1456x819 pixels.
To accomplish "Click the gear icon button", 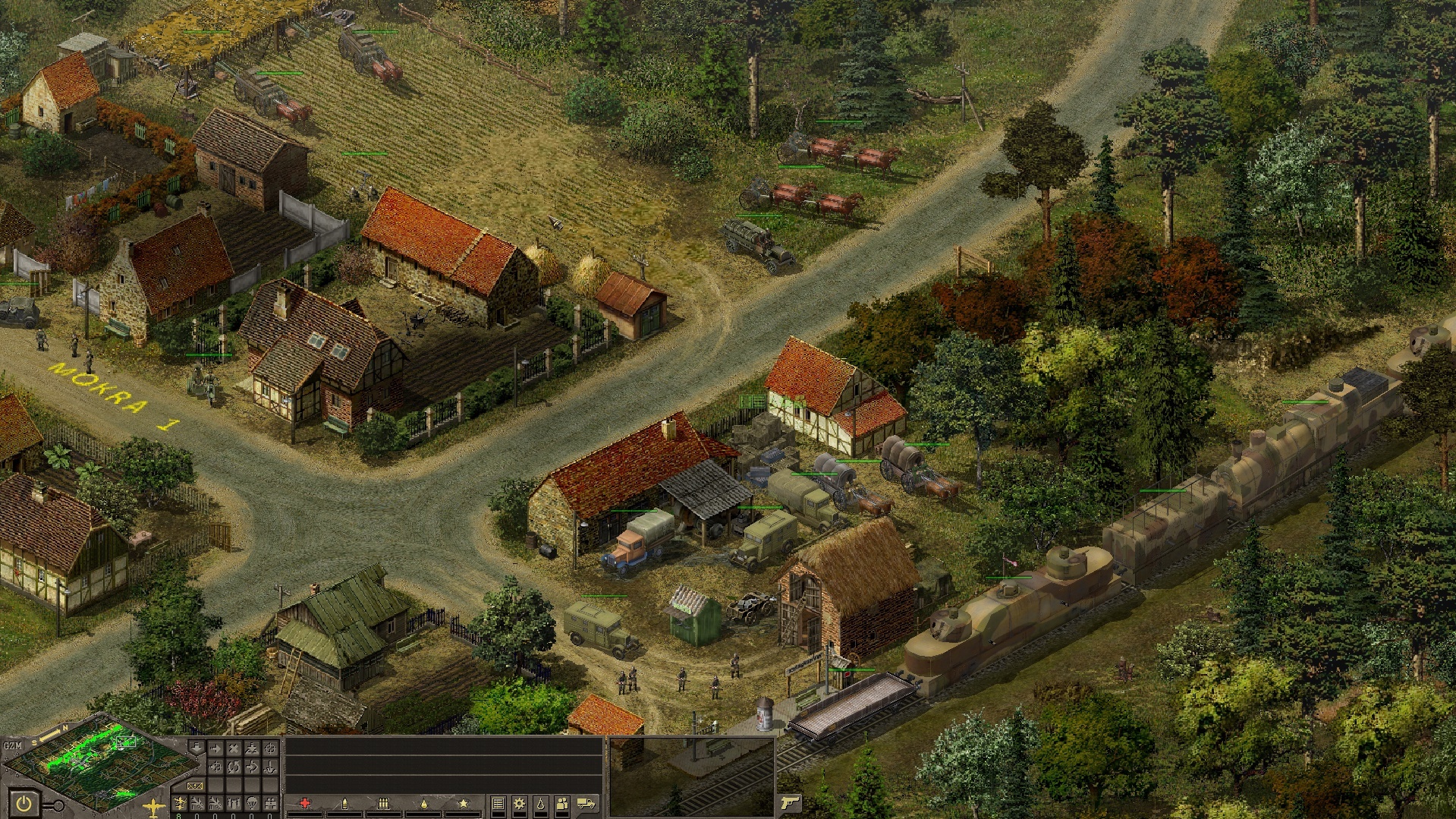I will (520, 804).
